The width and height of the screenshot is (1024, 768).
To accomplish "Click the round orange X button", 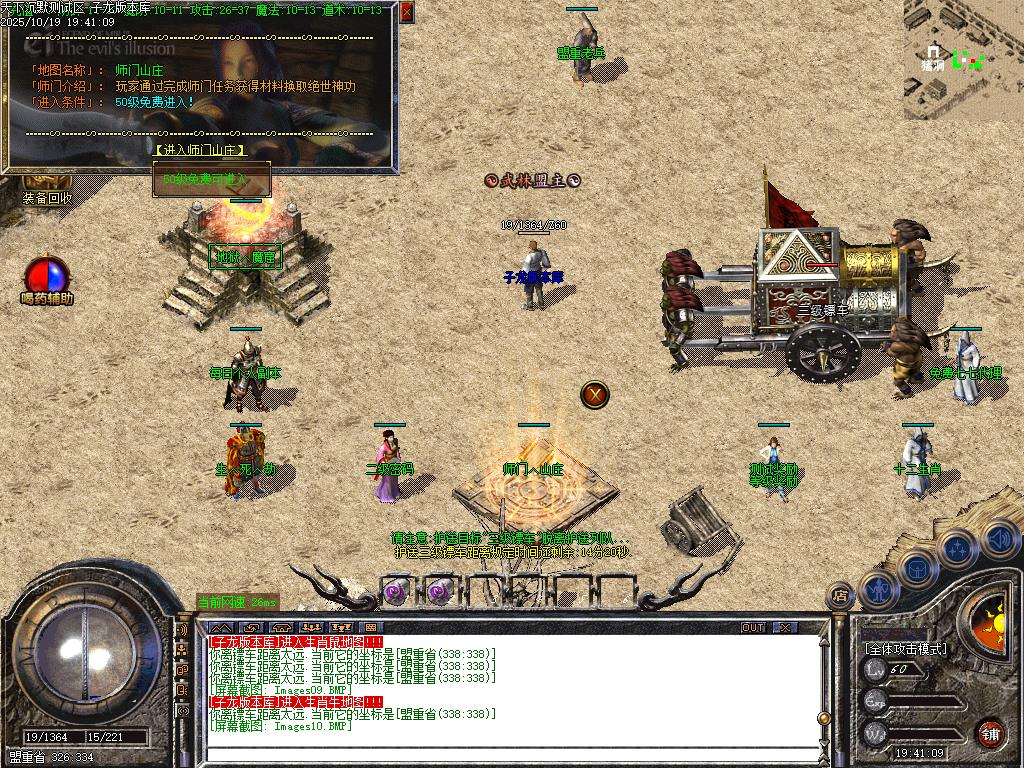I will click(x=595, y=394).
